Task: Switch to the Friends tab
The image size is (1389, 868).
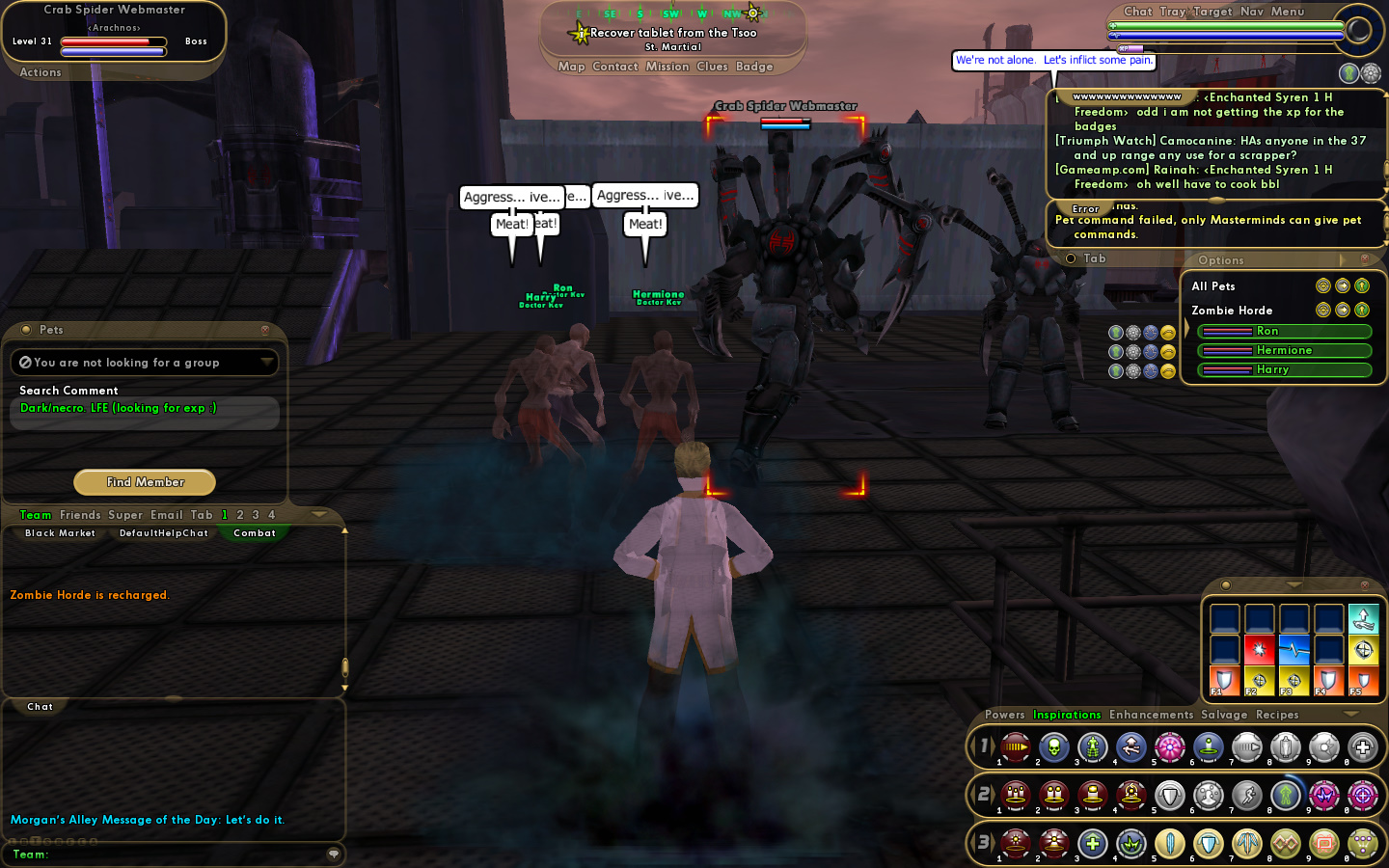Action: tap(80, 515)
